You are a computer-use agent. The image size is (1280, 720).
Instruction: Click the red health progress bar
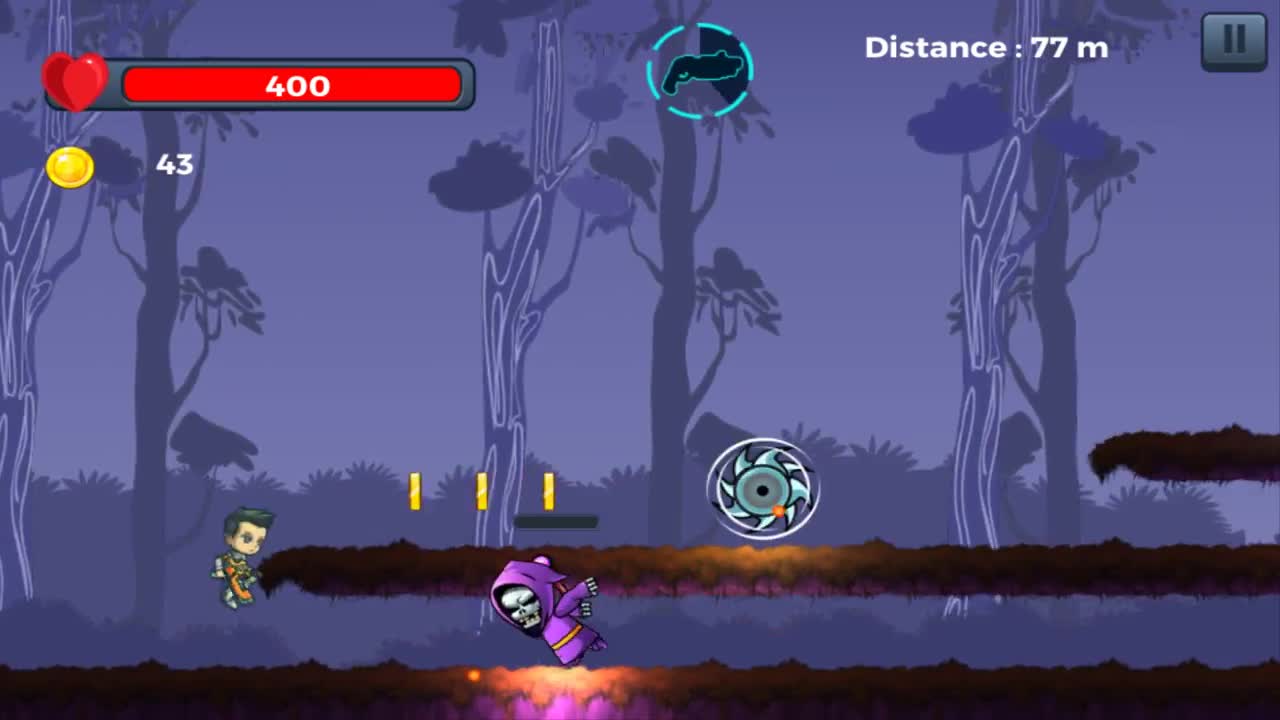(x=294, y=86)
